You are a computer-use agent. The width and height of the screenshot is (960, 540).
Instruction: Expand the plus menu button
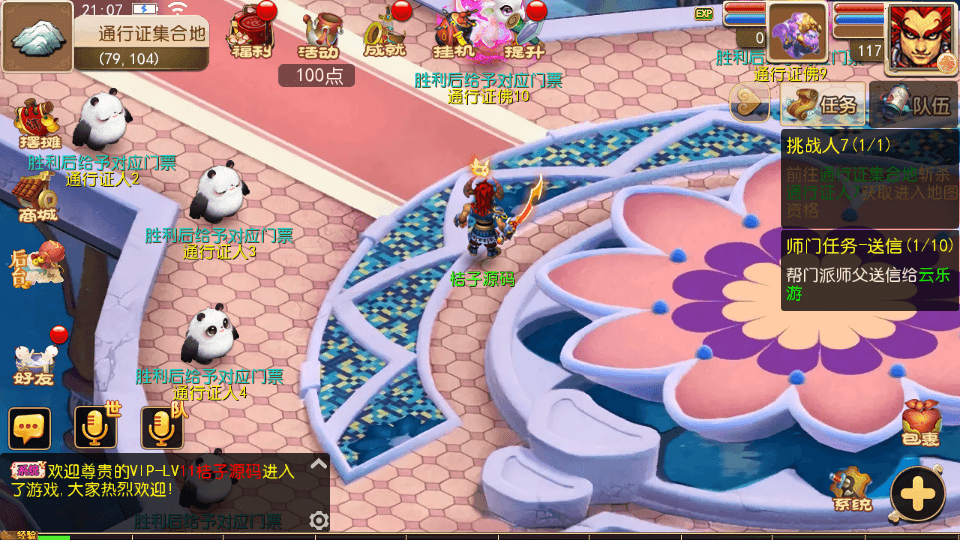(917, 493)
